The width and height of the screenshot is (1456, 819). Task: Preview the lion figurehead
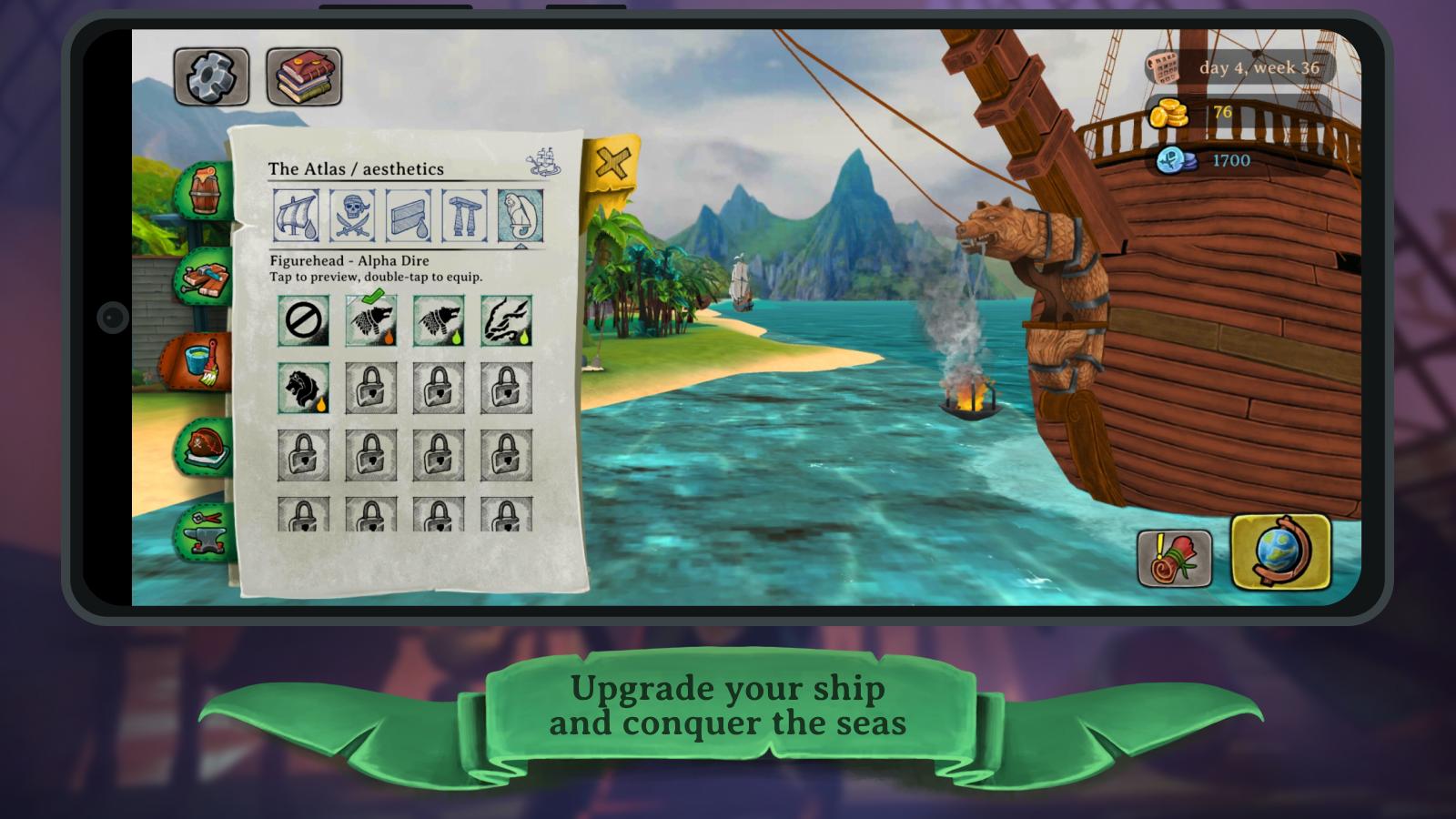pos(303,389)
